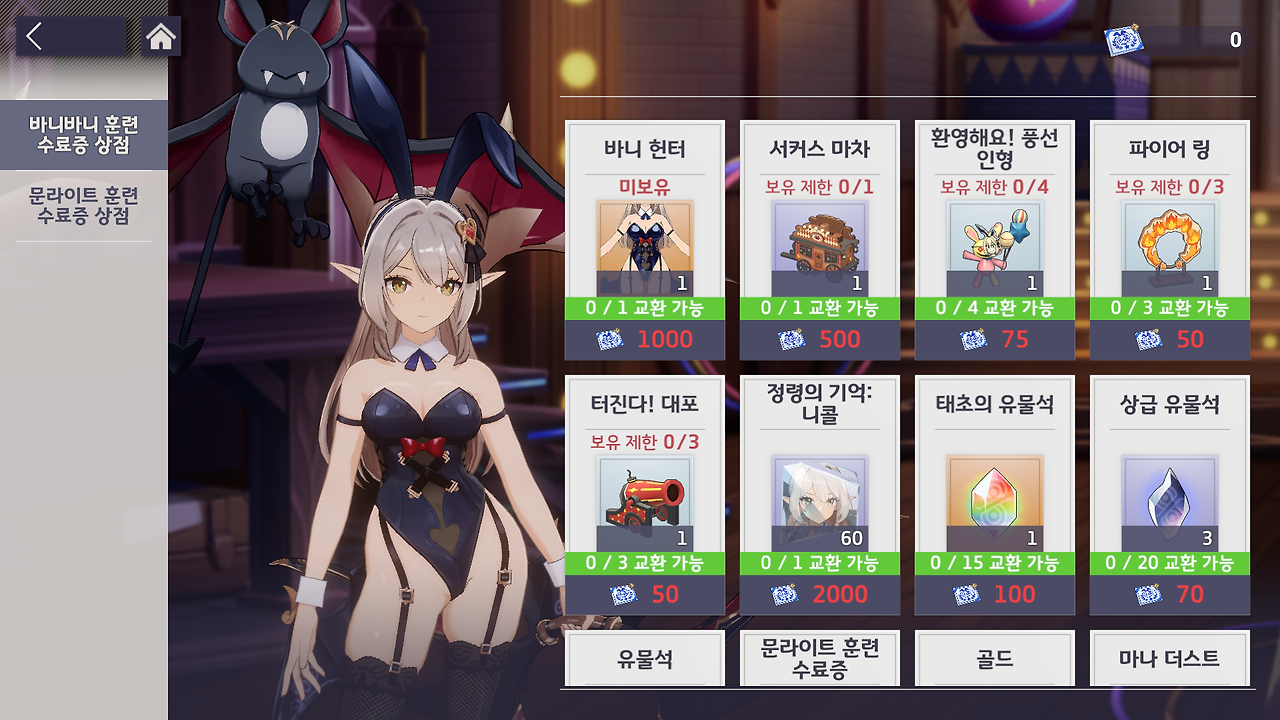This screenshot has width=1280, height=720.
Task: Click the 0/1 교환 가능 bar under 바니 헌터
Action: pyautogui.click(x=645, y=309)
